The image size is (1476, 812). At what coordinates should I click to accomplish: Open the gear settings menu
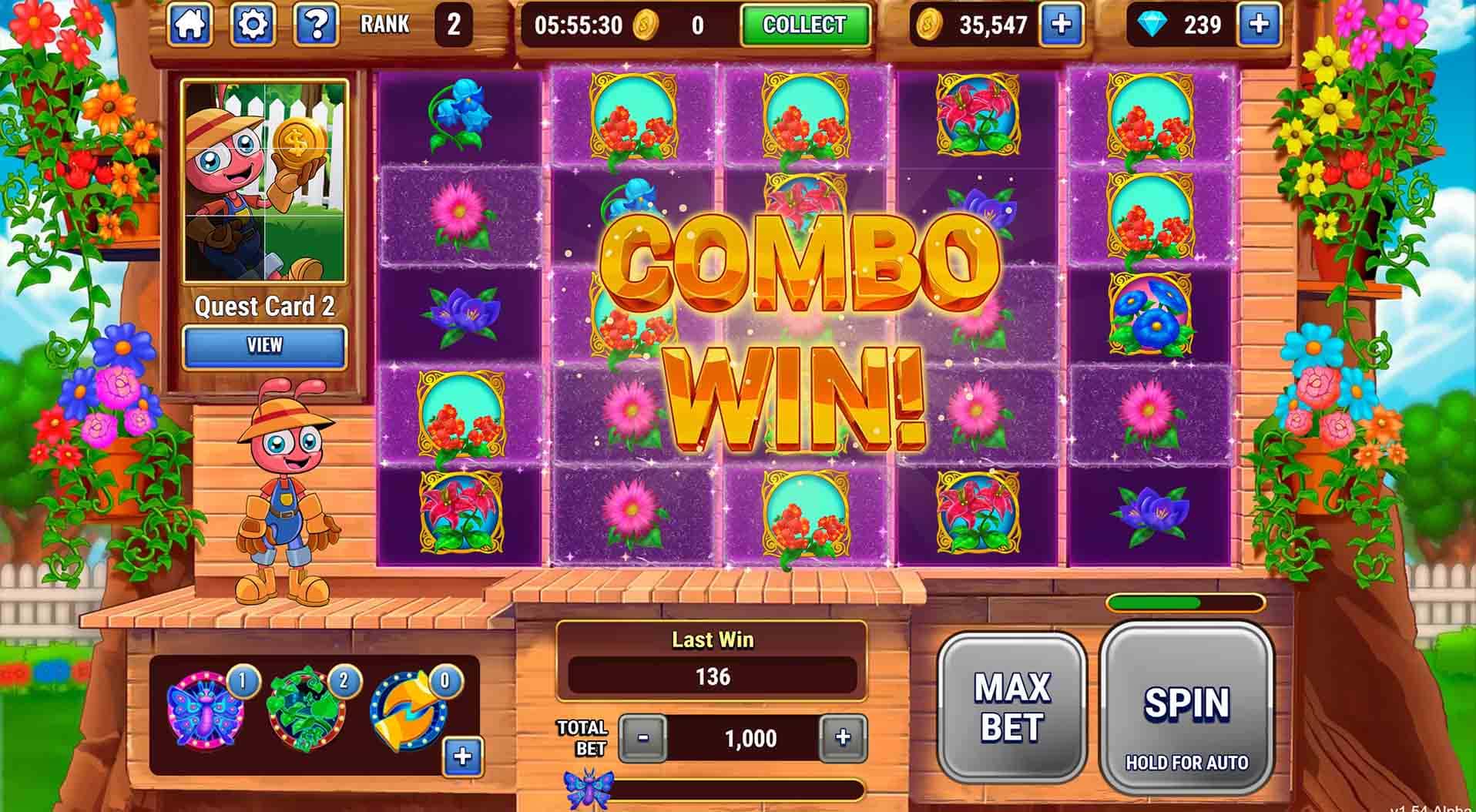(253, 25)
